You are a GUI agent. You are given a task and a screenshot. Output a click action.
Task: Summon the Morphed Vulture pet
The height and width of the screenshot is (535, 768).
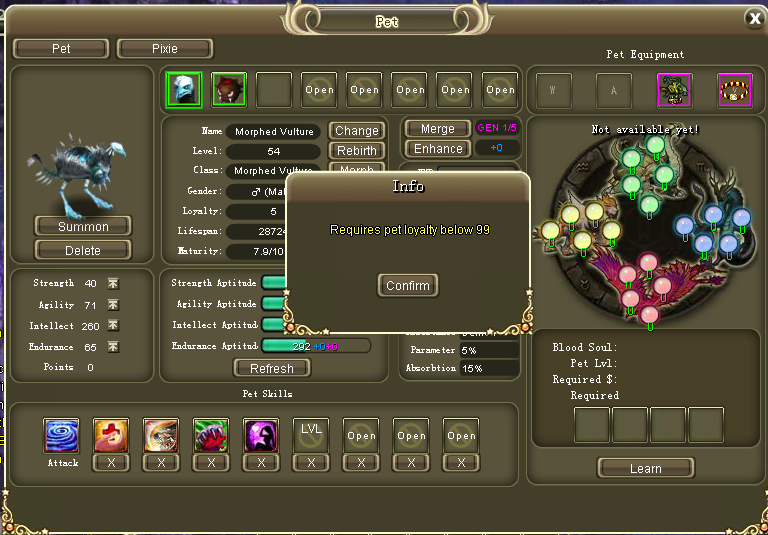(x=83, y=226)
